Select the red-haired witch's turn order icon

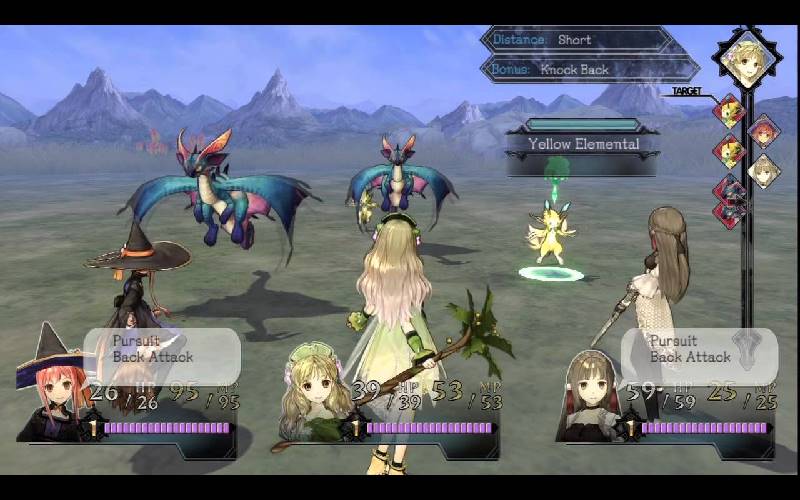[x=764, y=132]
